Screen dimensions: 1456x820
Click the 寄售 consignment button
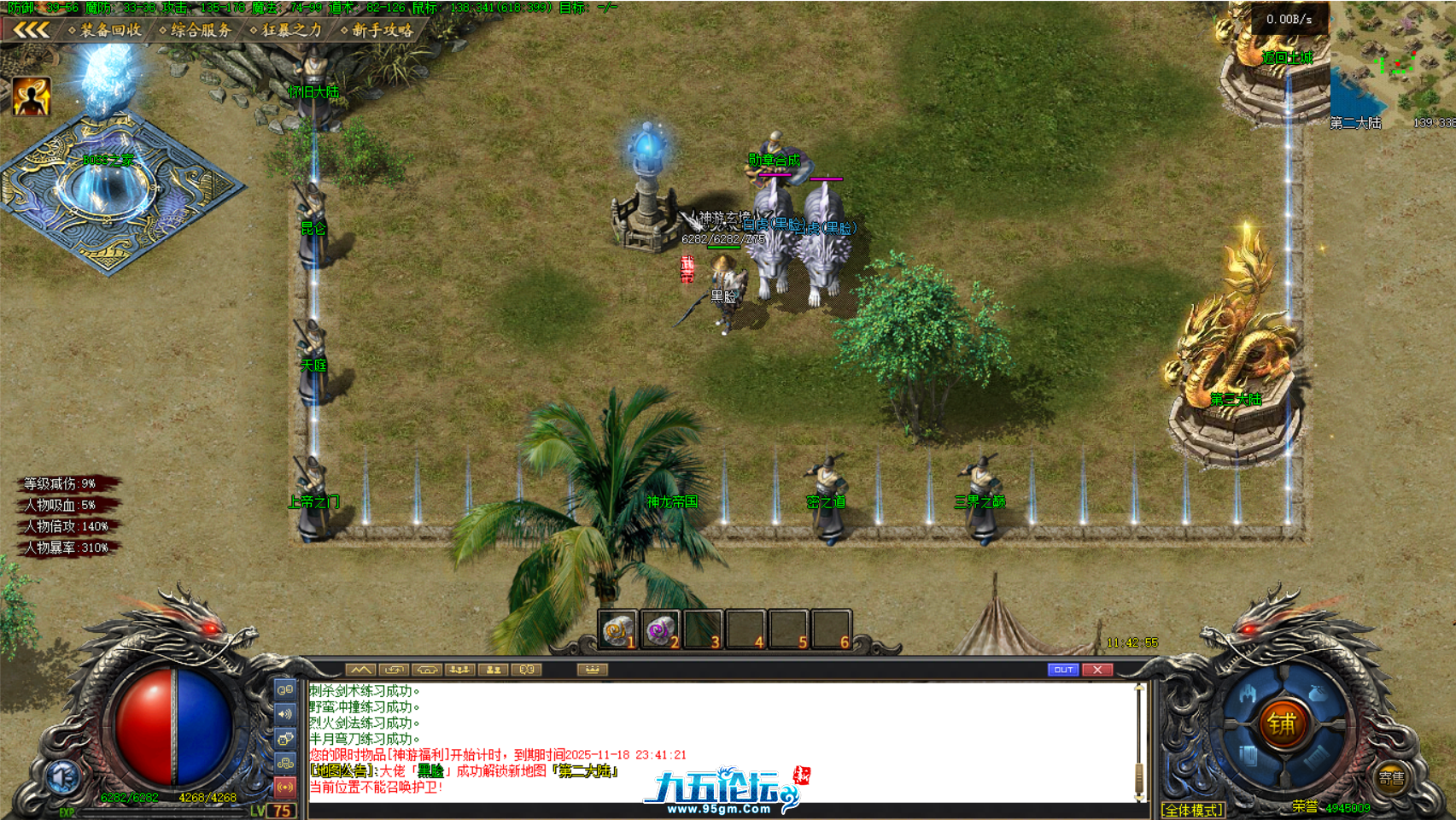click(1391, 777)
